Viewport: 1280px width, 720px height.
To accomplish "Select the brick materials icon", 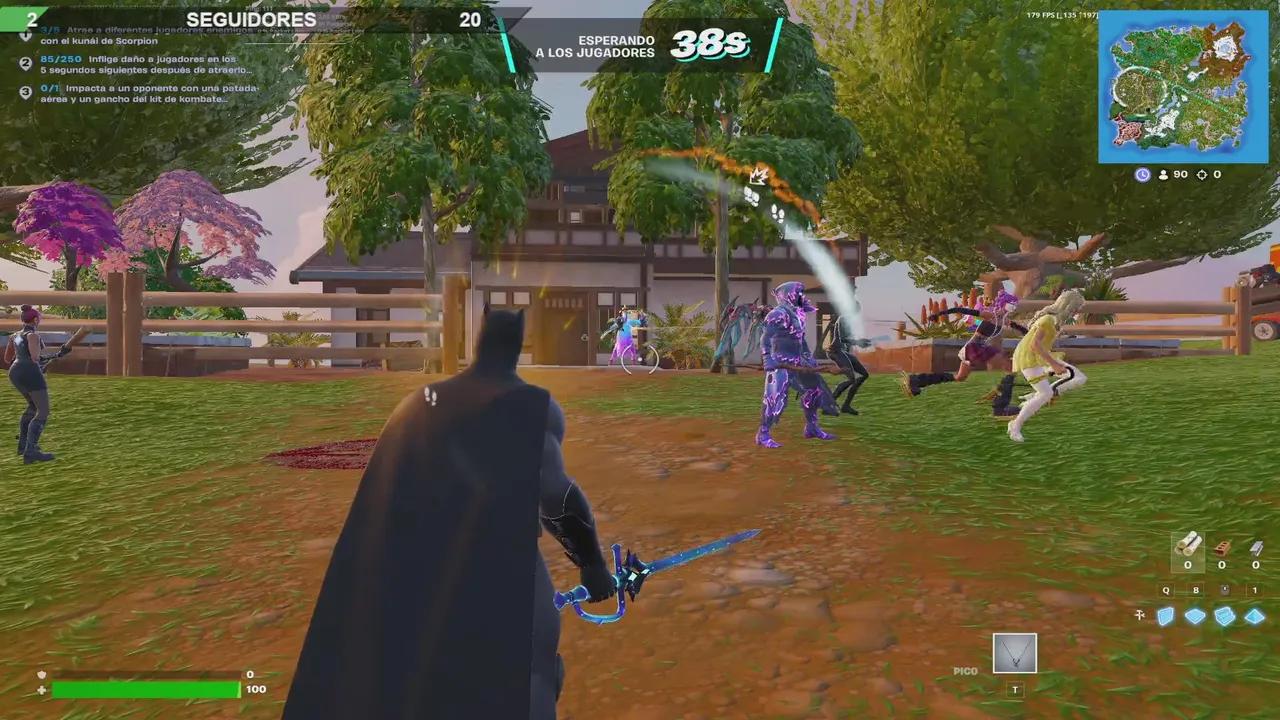I will click(x=1222, y=548).
